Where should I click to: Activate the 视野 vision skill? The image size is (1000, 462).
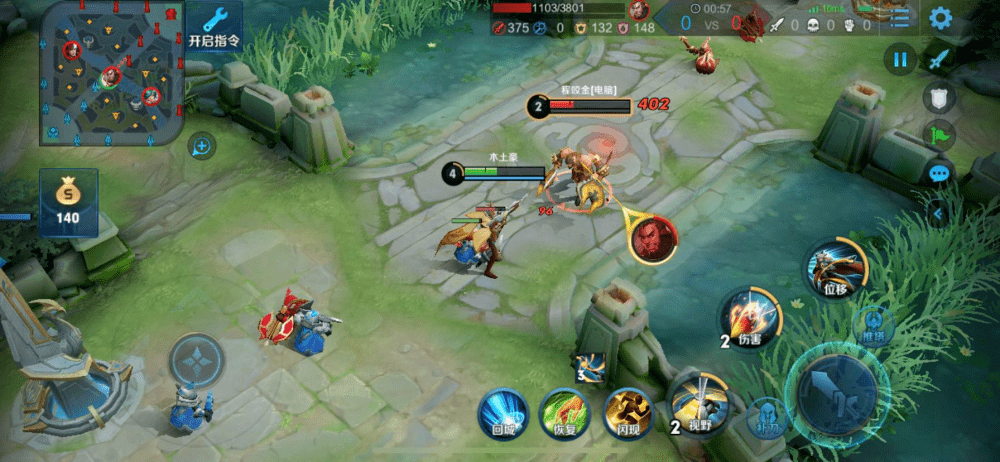(x=695, y=400)
